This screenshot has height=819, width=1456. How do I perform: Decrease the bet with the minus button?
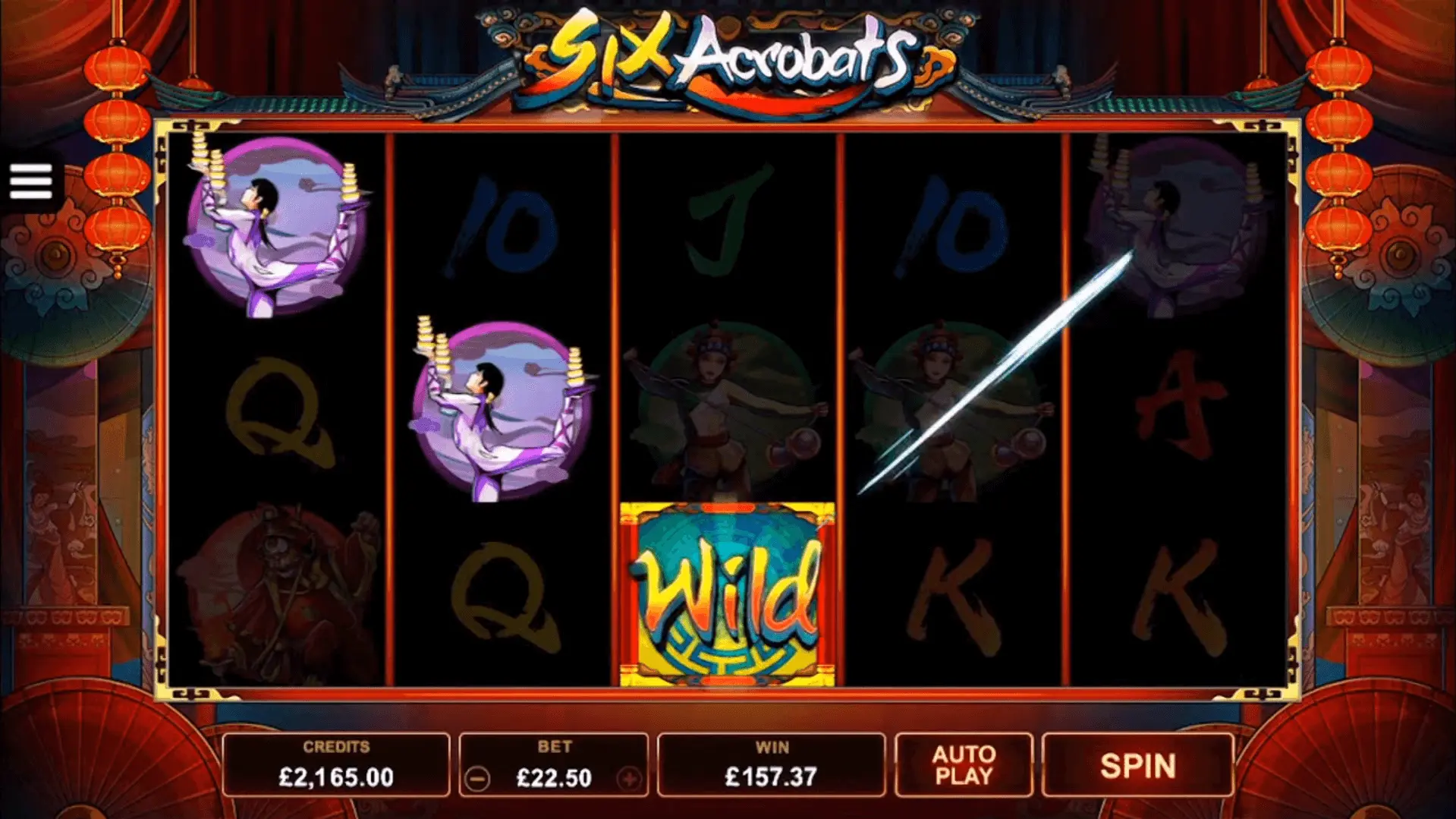pos(477,779)
